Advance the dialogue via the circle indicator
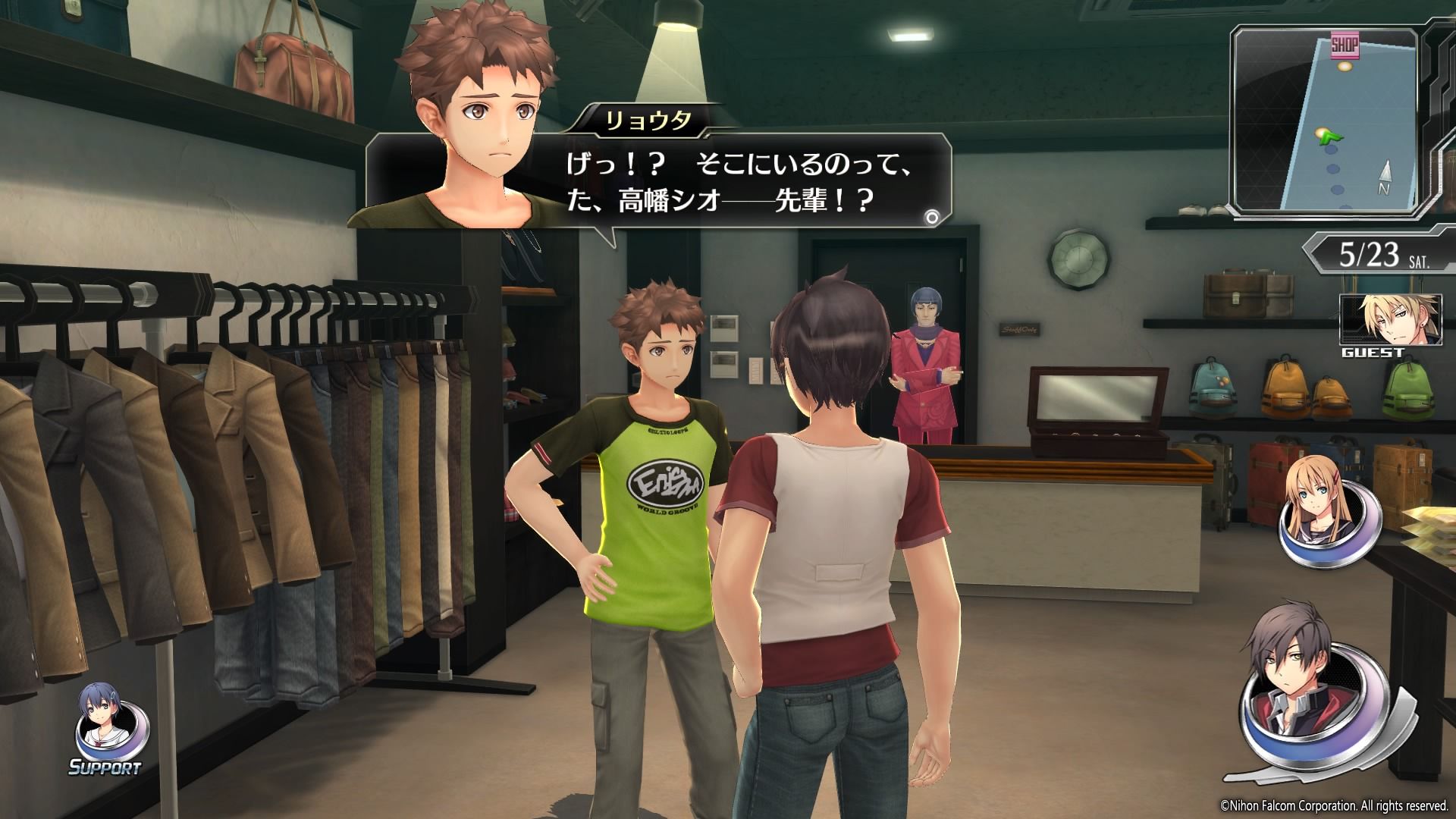 click(x=932, y=218)
